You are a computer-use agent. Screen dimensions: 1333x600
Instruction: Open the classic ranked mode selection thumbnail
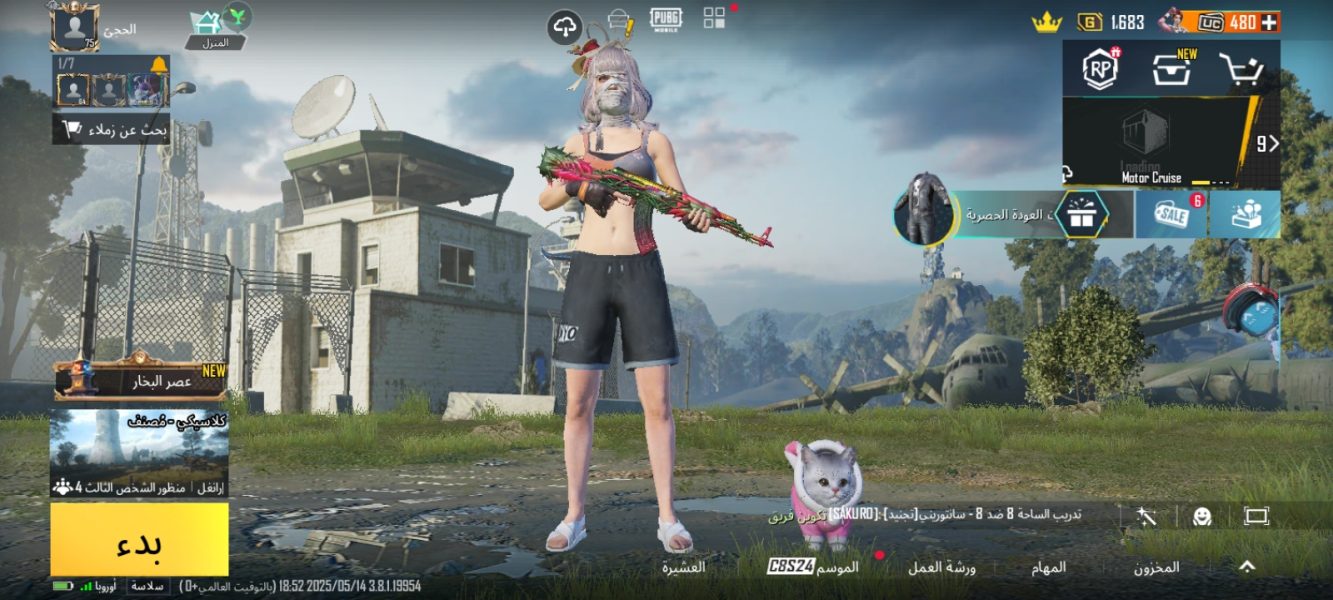[x=139, y=452]
